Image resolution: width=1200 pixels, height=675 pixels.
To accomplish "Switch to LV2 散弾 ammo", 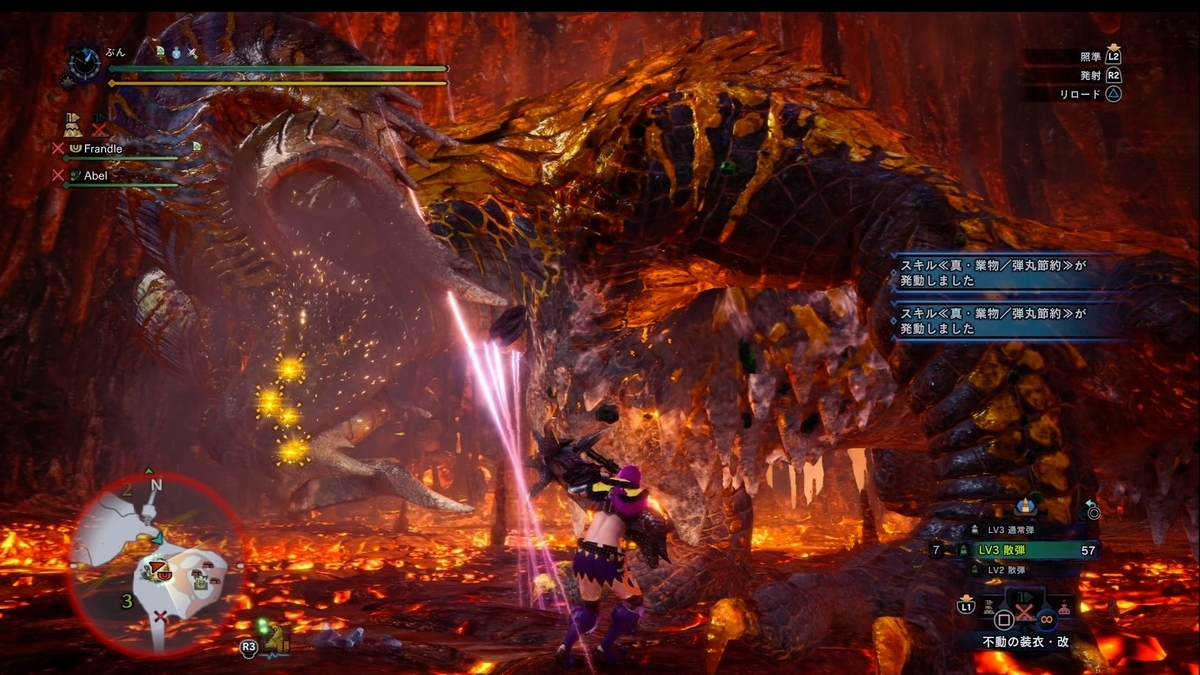I will point(1008,569).
